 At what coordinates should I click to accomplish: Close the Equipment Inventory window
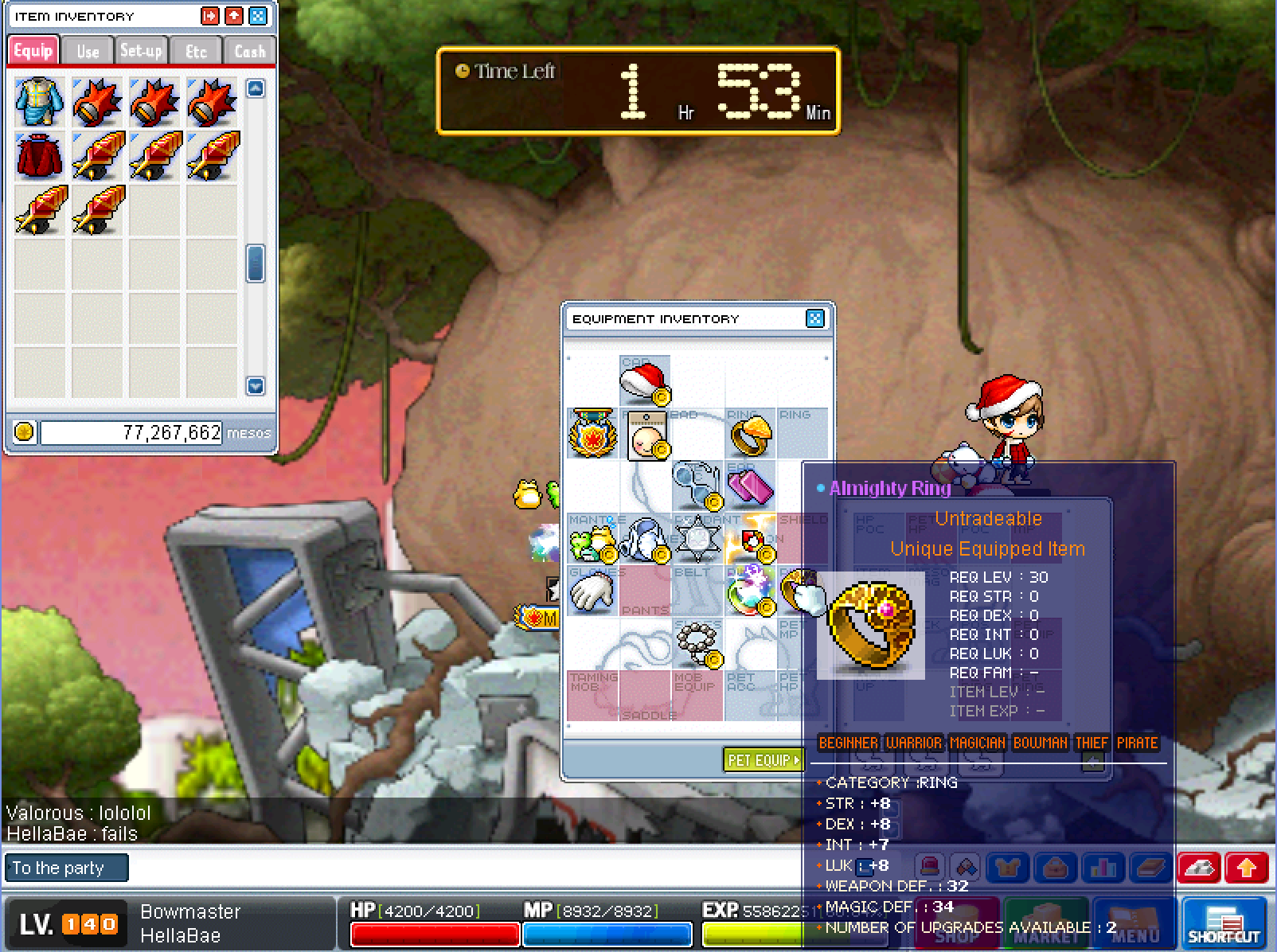814,319
